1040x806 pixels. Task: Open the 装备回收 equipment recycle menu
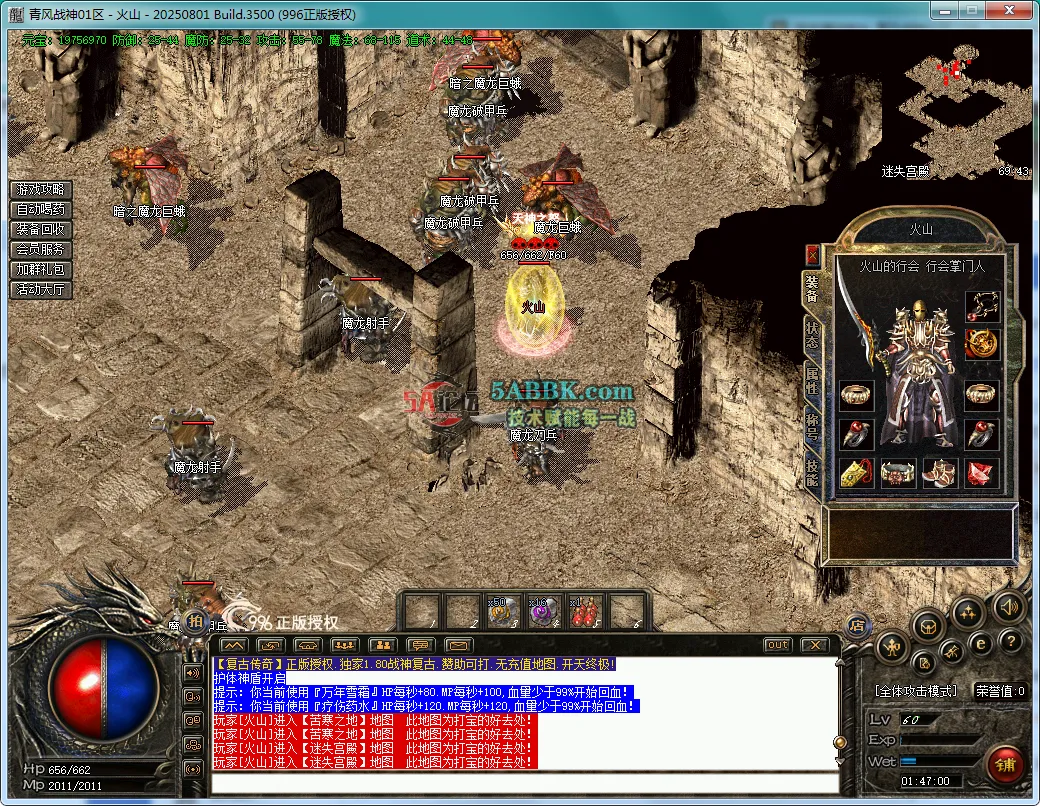tap(41, 229)
